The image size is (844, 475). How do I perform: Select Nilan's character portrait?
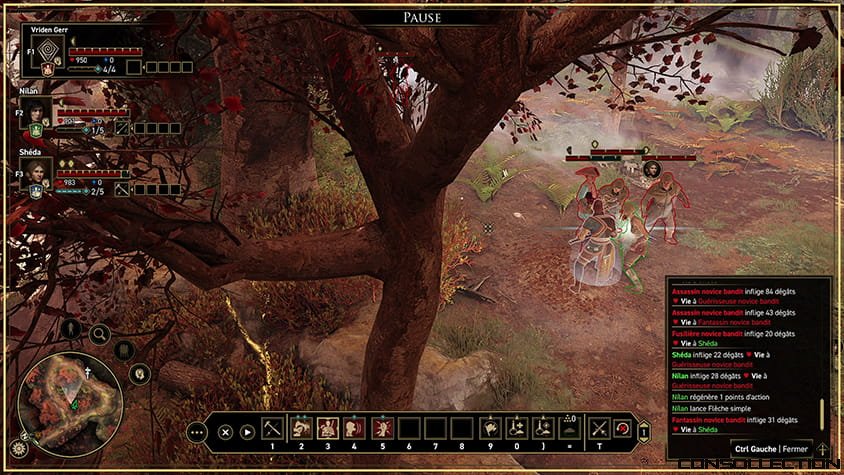pyautogui.click(x=36, y=113)
